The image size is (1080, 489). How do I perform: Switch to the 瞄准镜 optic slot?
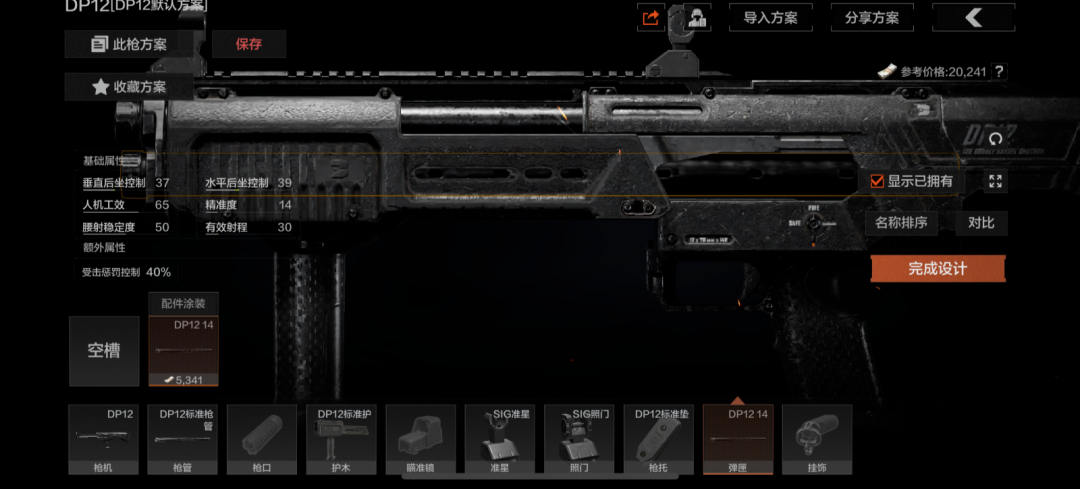[420, 439]
